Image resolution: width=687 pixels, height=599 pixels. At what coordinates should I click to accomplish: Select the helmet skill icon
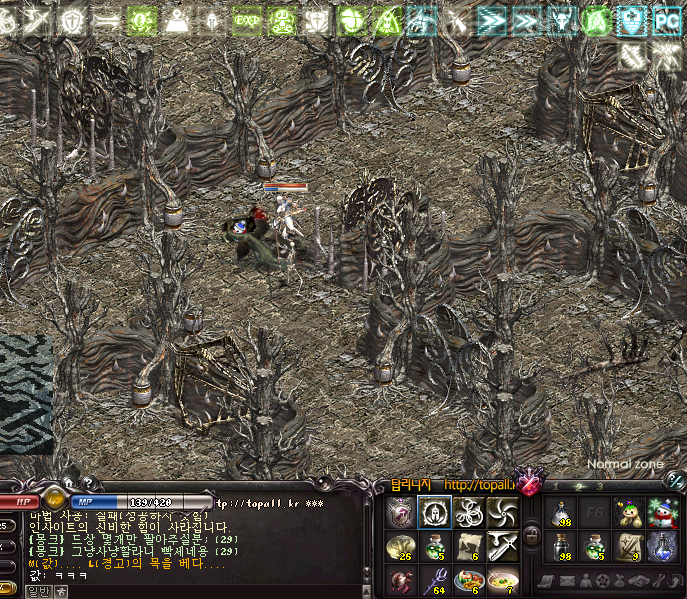pyautogui.click(x=433, y=513)
